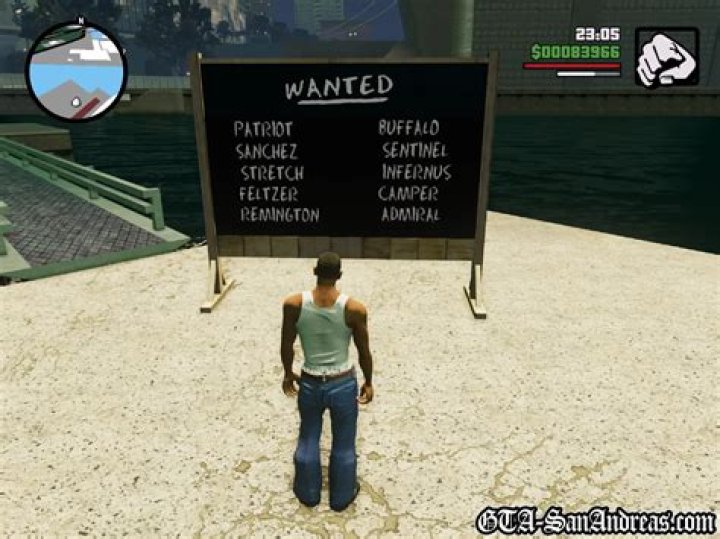720x539 pixels.
Task: Select the fist weapon icon
Action: click(x=666, y=57)
